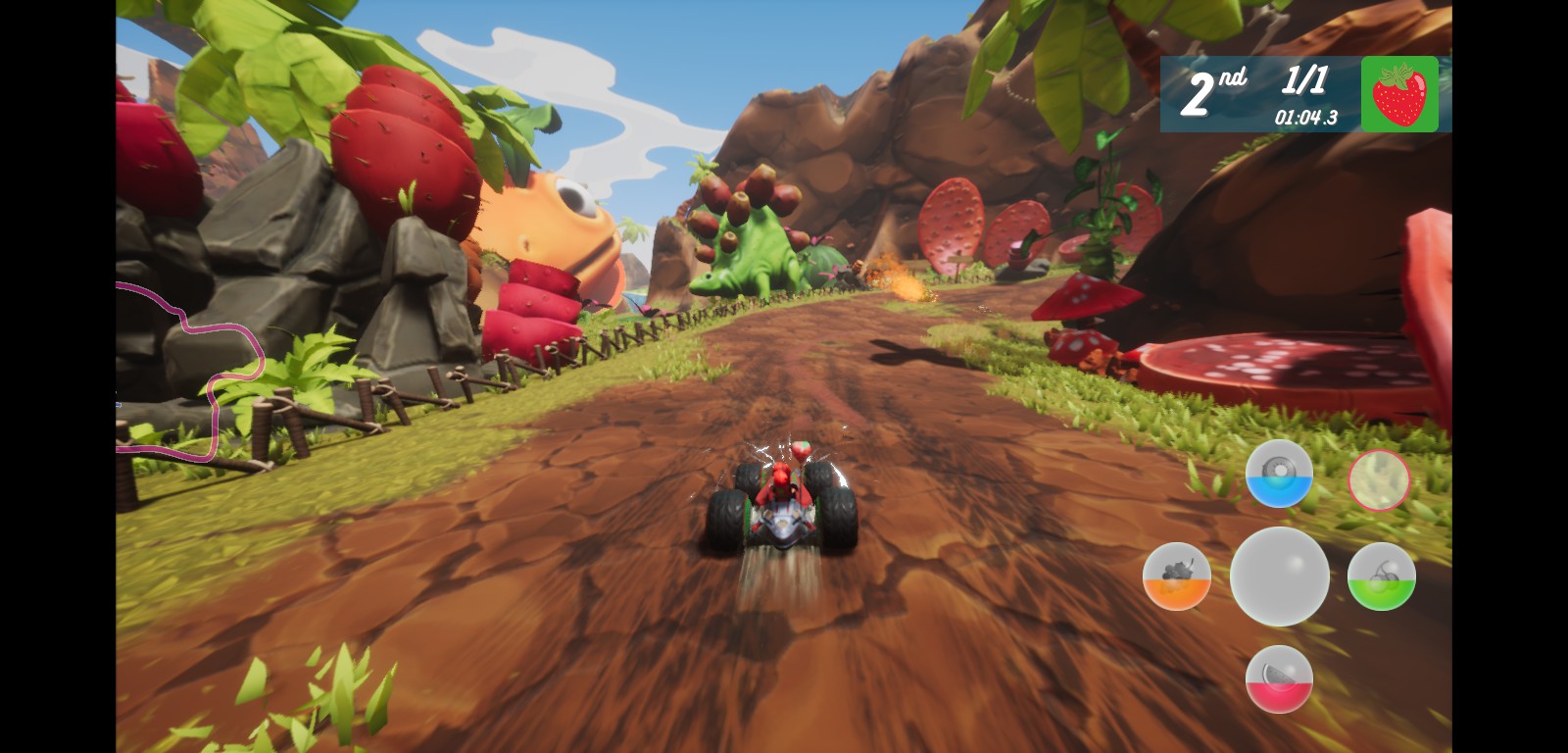Activate the cherries juice power button
The height and width of the screenshot is (753, 1568).
(1380, 577)
